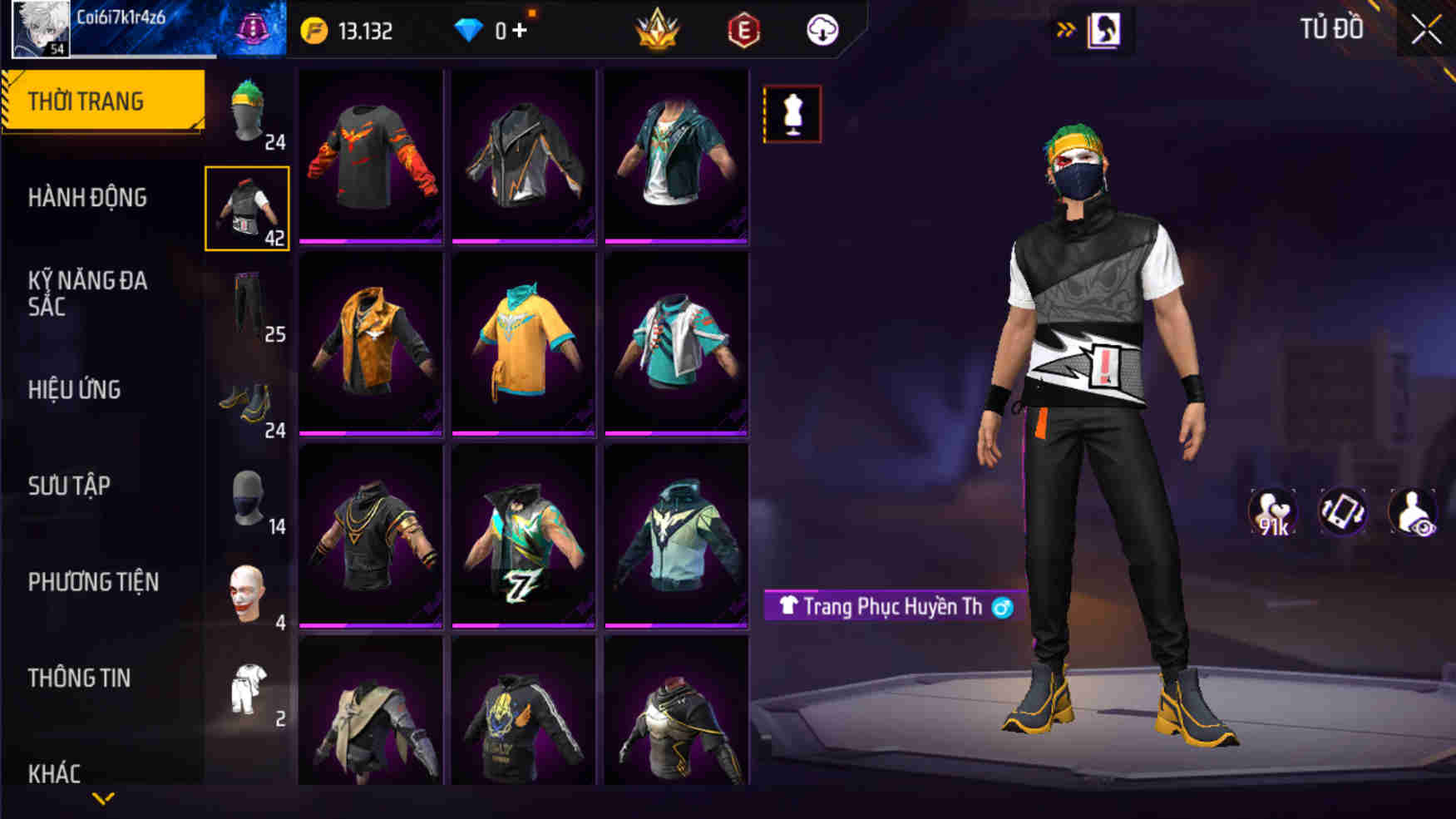Choose the green-hair headwear category
Image resolution: width=1456 pixels, height=819 pixels.
[248, 112]
